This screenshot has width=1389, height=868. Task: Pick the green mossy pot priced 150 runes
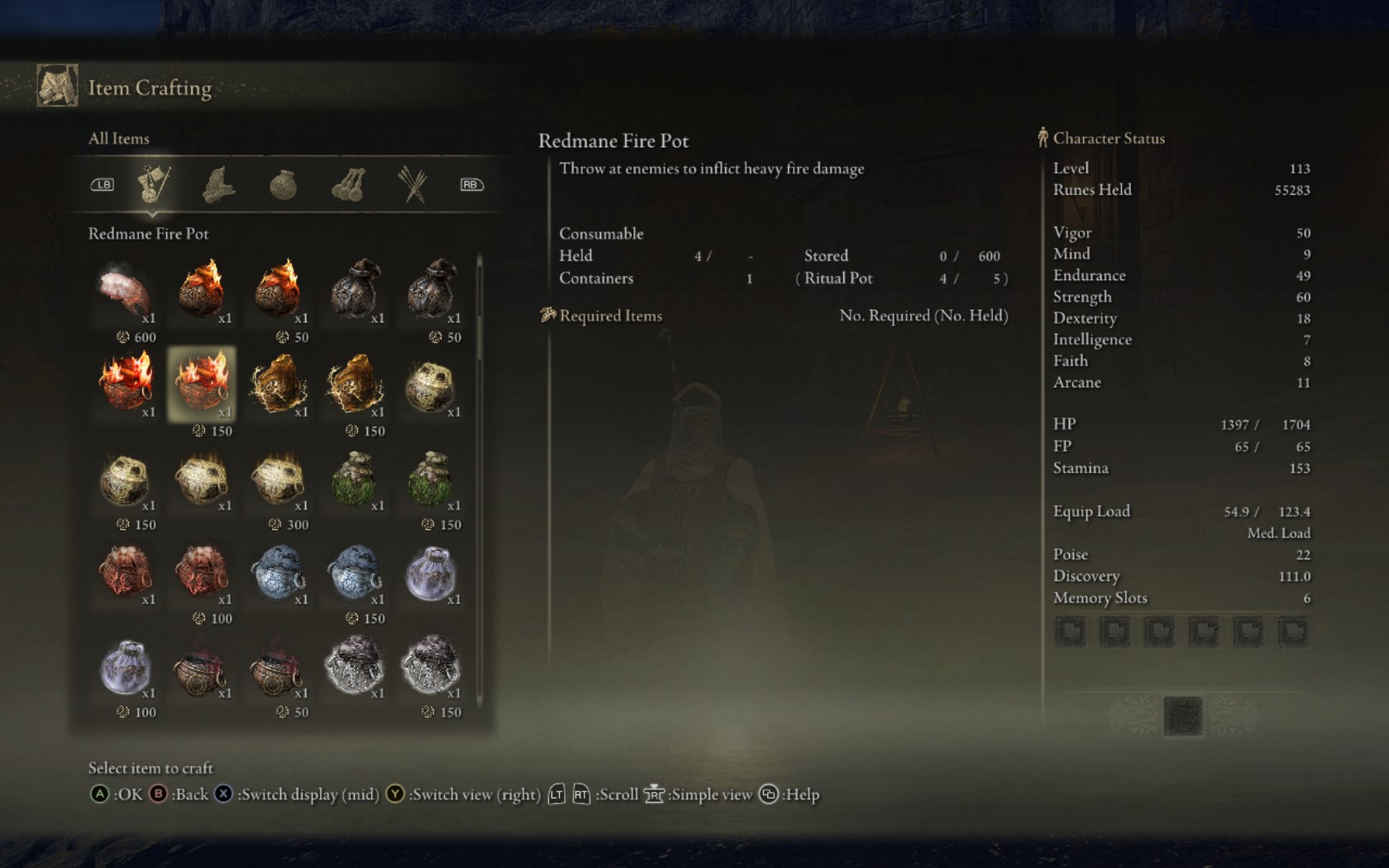pyautogui.click(x=431, y=478)
